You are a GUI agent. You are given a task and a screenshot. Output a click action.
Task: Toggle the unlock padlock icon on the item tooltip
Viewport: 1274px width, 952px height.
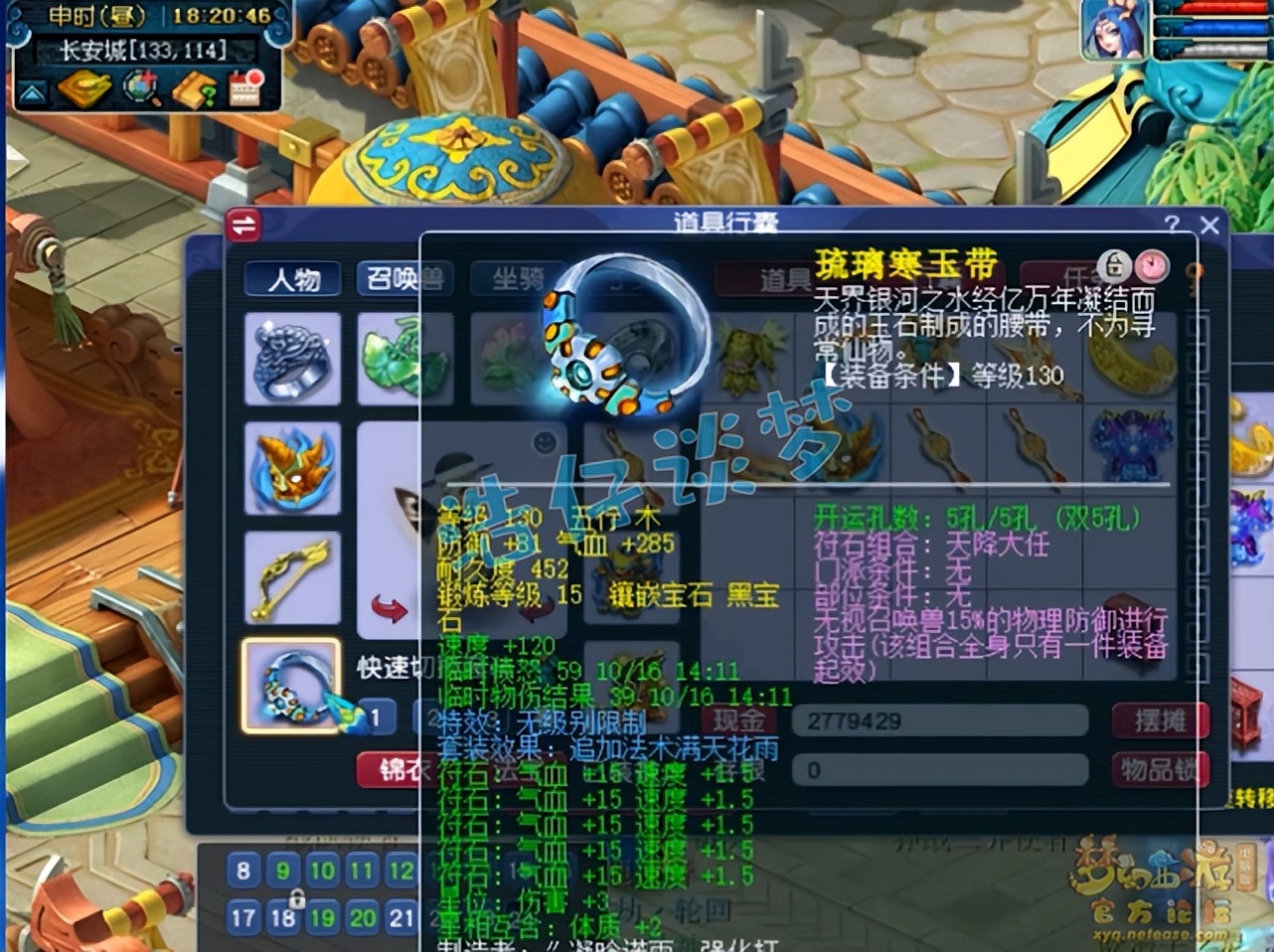point(1115,265)
